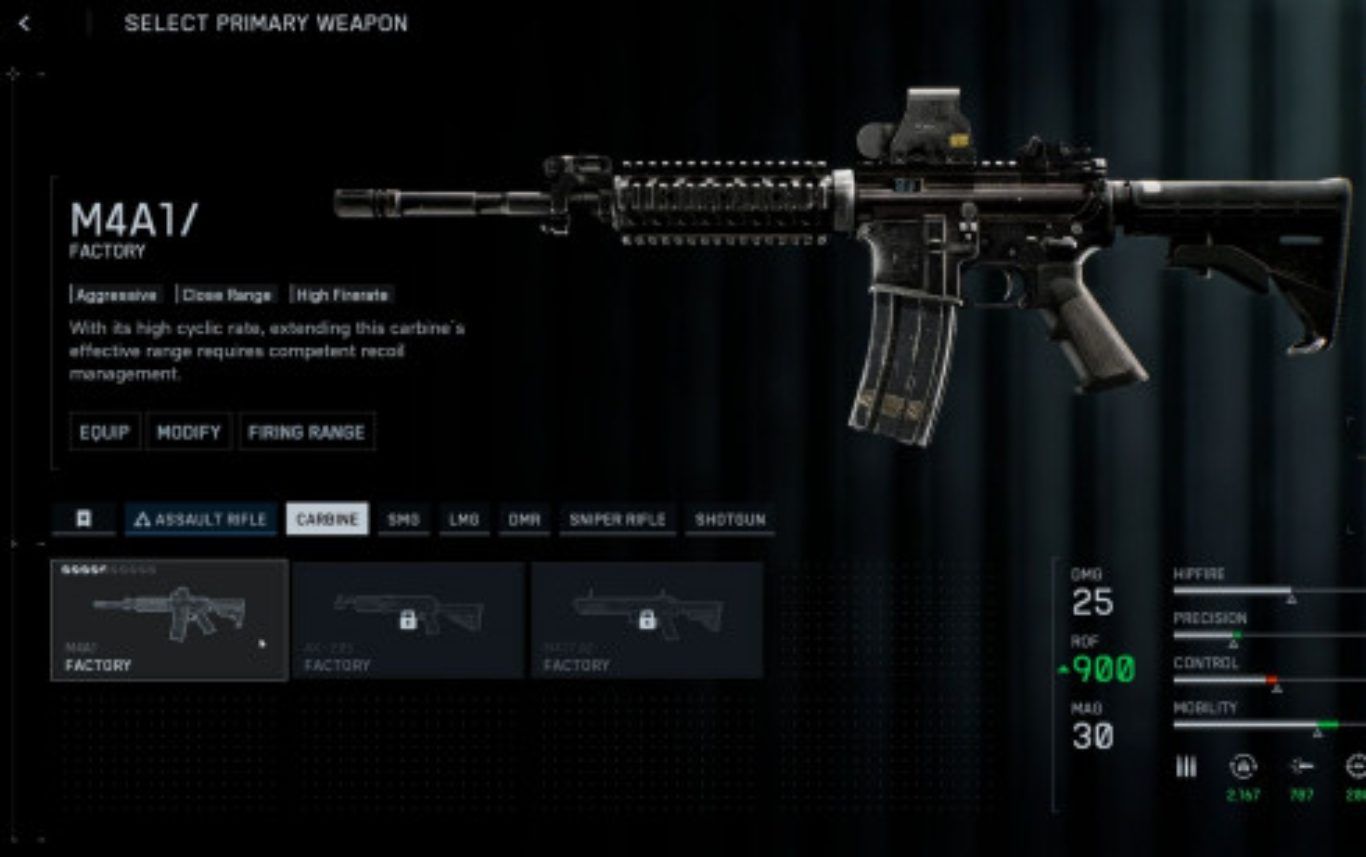
Task: View the Shotgun category
Action: click(x=730, y=519)
